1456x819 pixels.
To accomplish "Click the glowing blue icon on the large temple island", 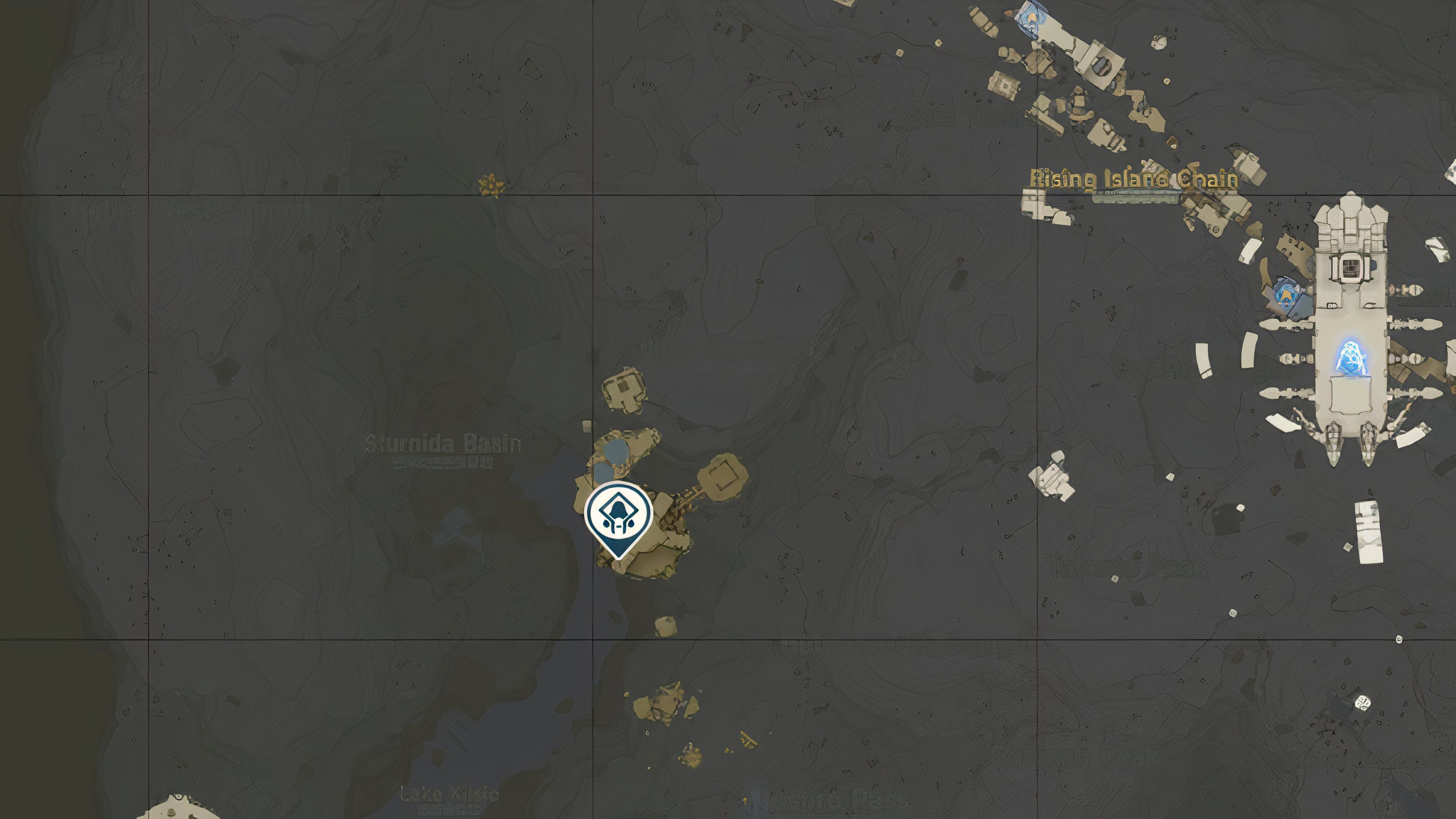I will point(1350,358).
